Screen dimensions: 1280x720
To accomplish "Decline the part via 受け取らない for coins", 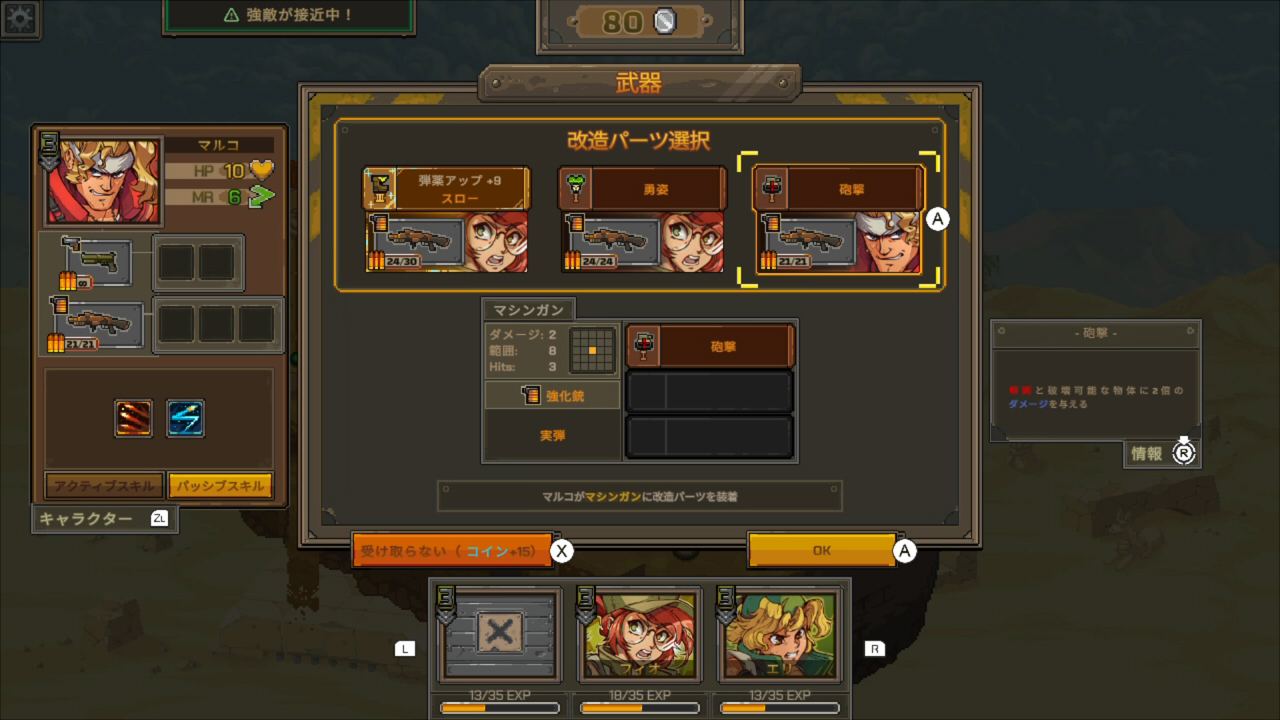I will [x=451, y=550].
